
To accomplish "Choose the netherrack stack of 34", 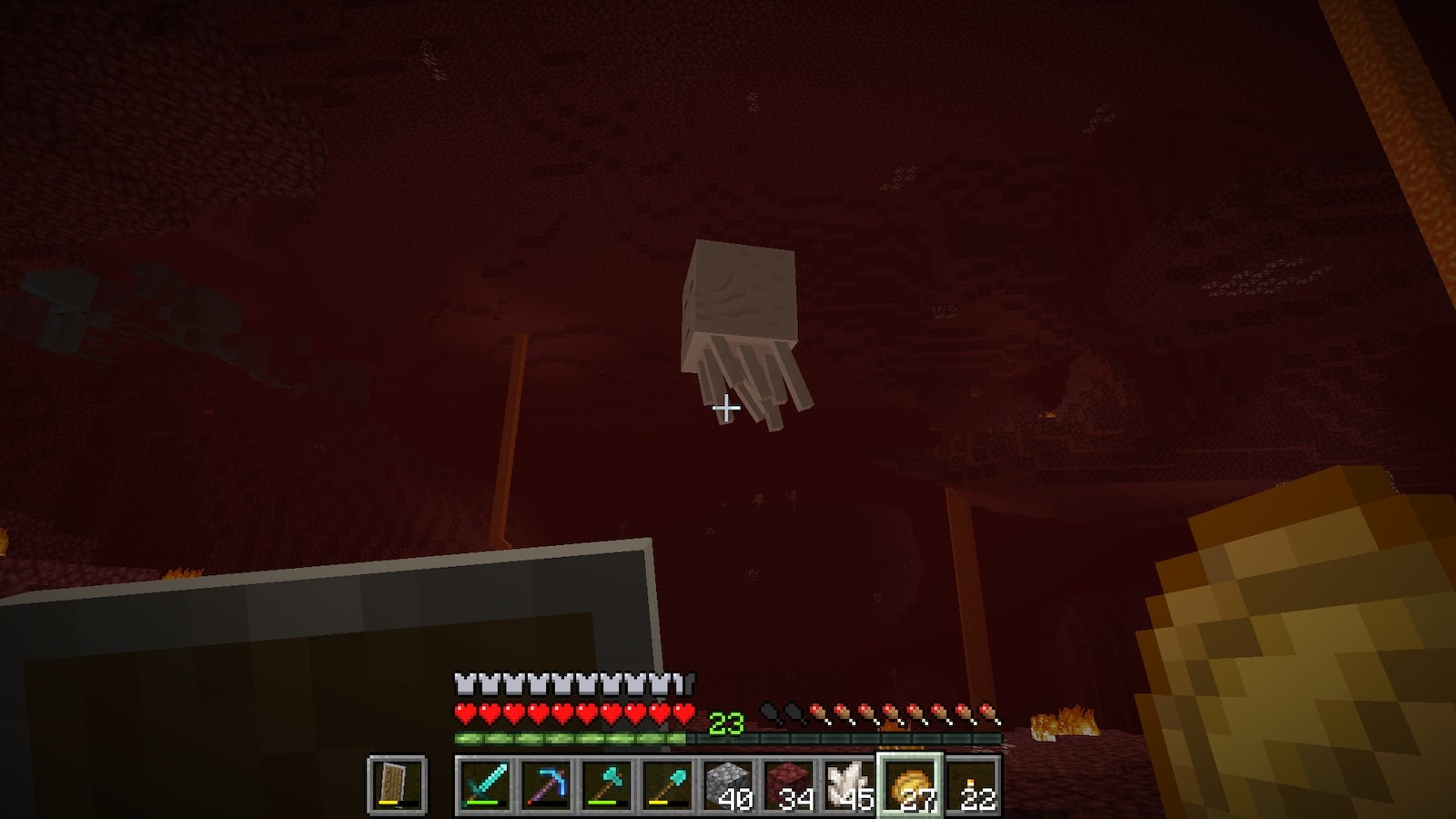I will point(789,784).
